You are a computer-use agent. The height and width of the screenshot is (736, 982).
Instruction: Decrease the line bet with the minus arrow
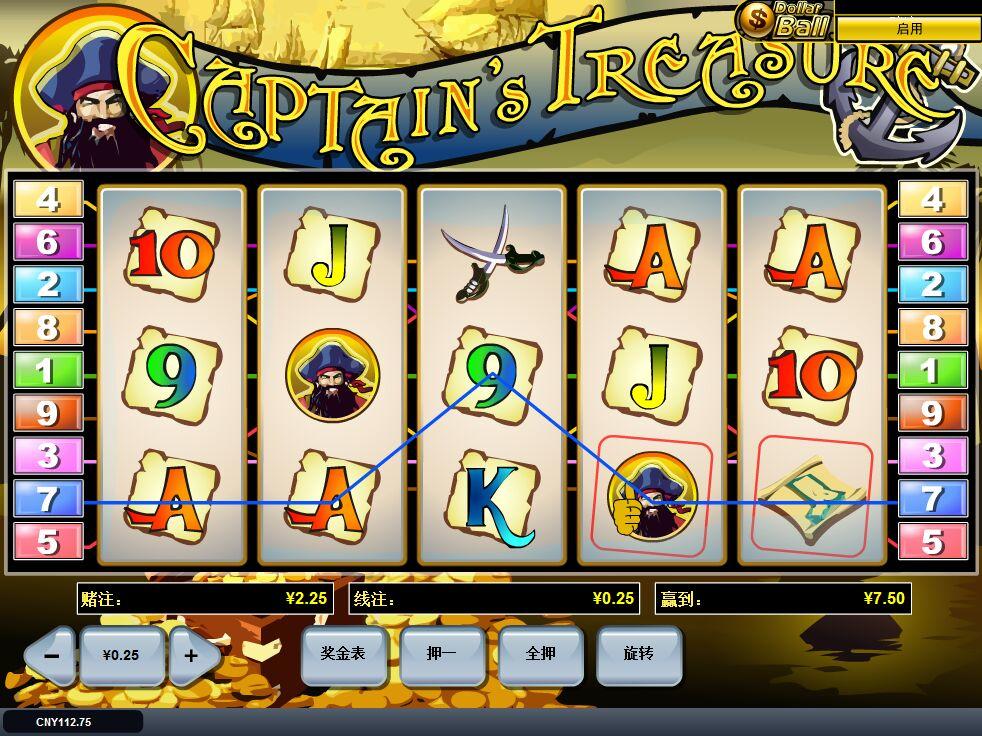click(x=52, y=656)
